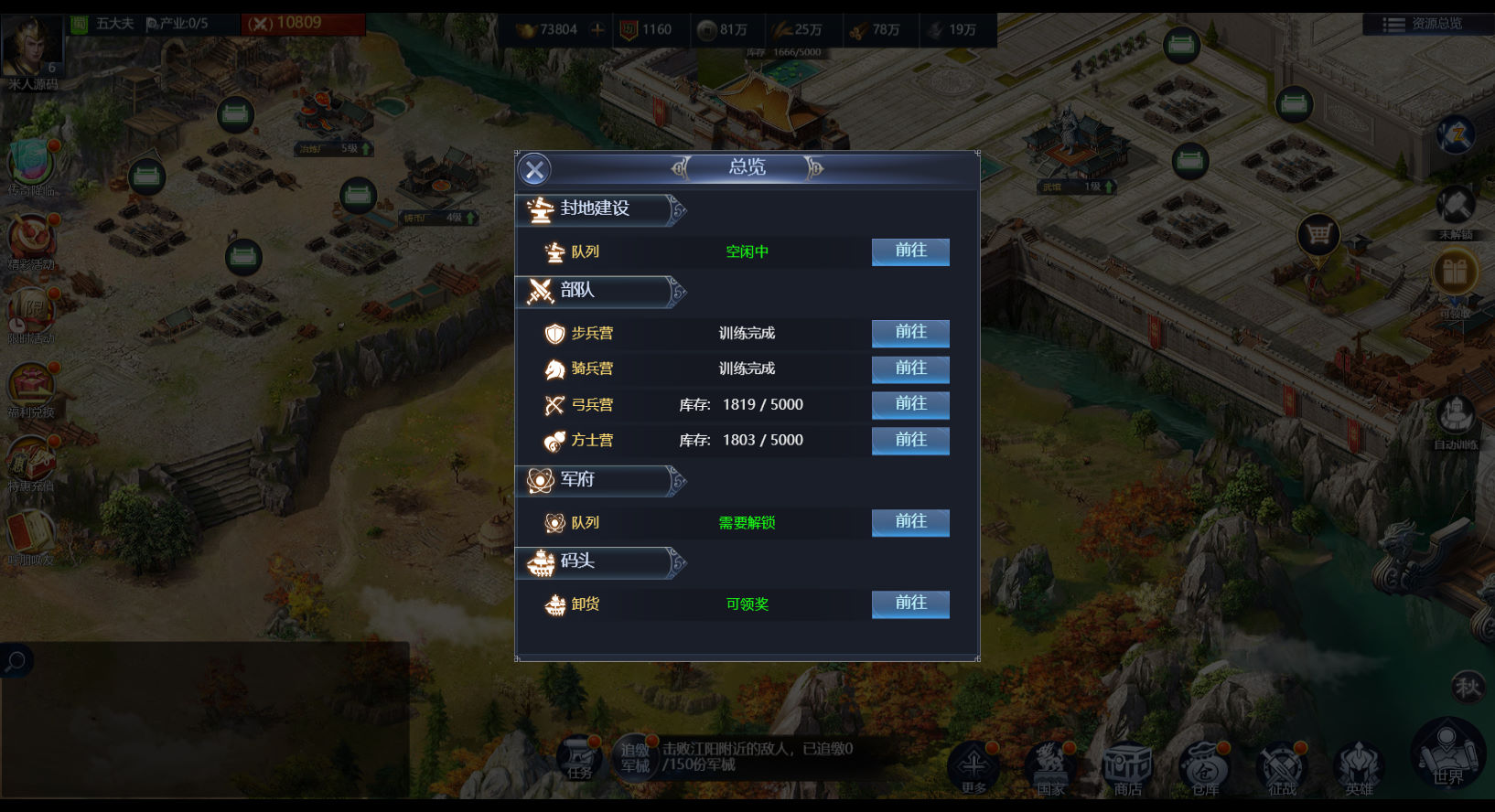Screen dimensions: 1495x812
Task: Open the 征战 campaign menu
Action: pos(1282,766)
